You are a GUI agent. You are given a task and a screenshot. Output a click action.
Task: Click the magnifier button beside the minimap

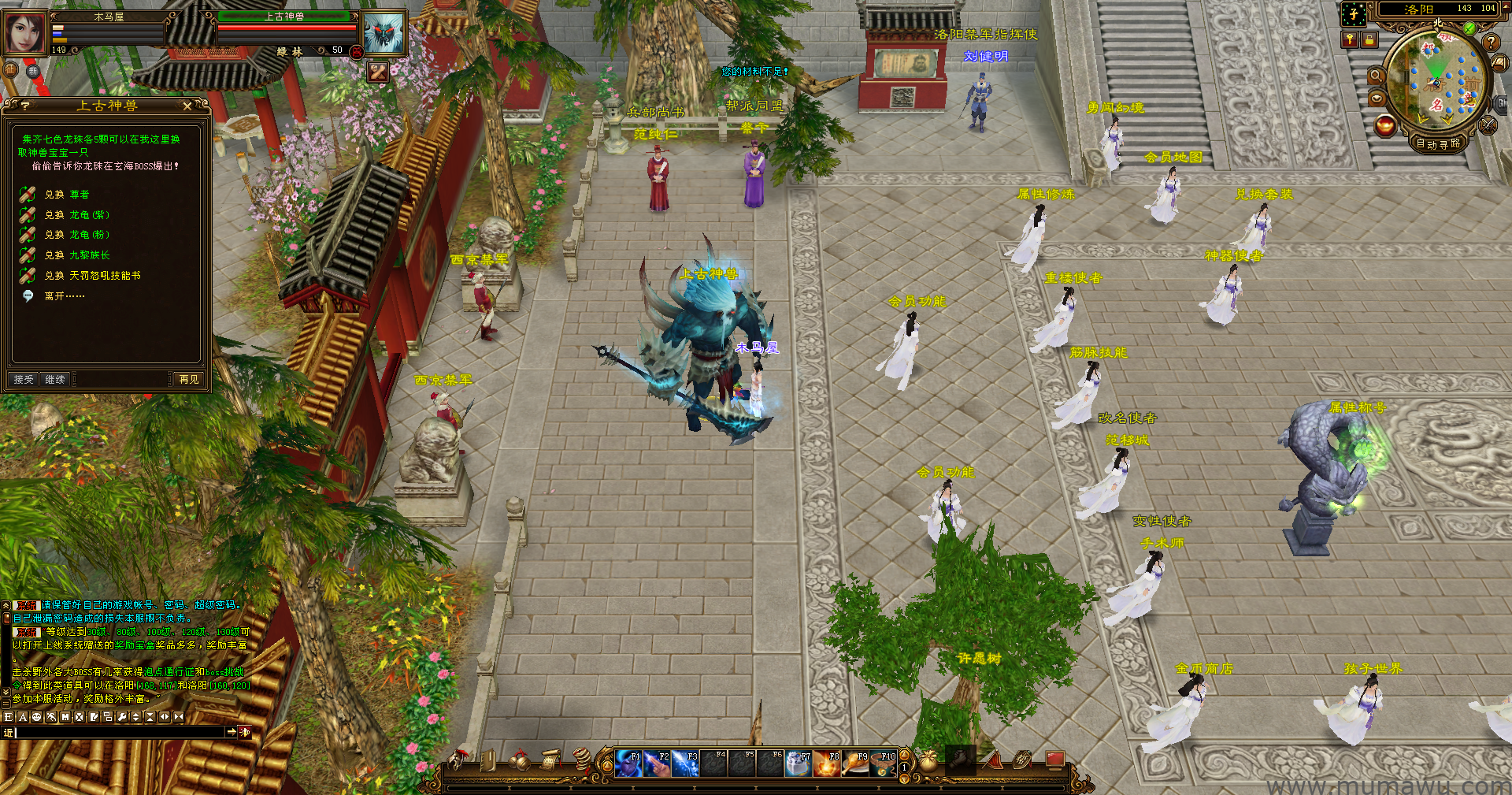1377,76
